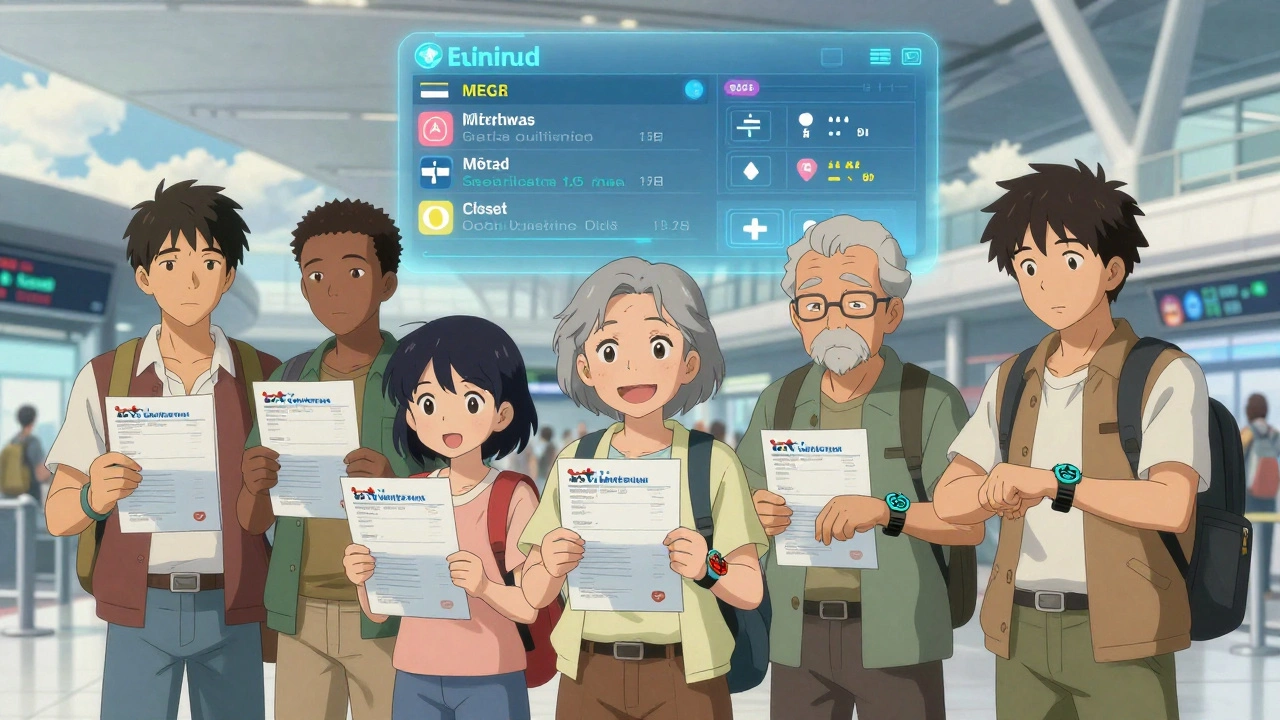Click the top-right framed screen icon
Screen dimensions: 1280x720
pyautogui.click(x=911, y=57)
